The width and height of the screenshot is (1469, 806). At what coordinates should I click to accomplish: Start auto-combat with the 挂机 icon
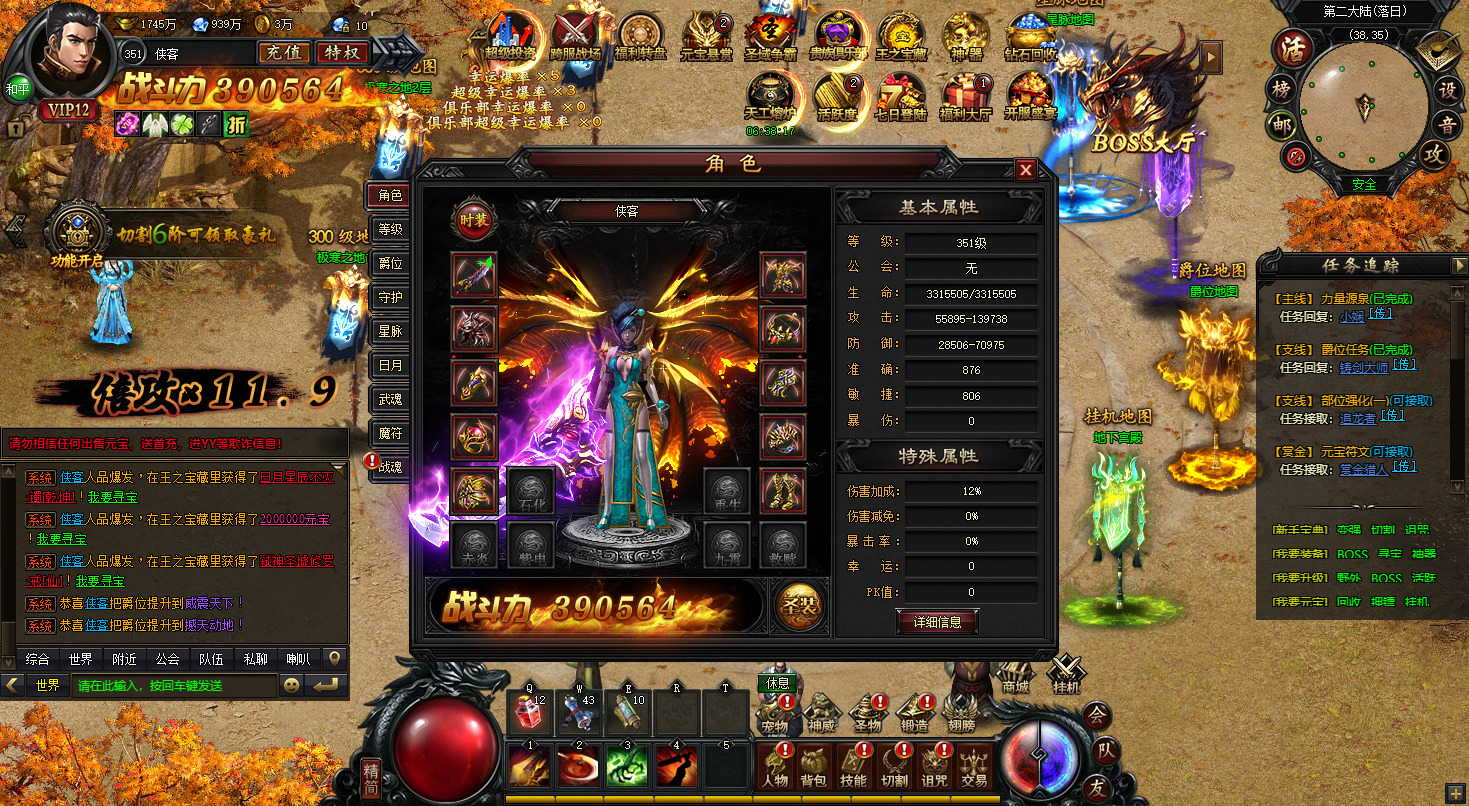(1066, 674)
